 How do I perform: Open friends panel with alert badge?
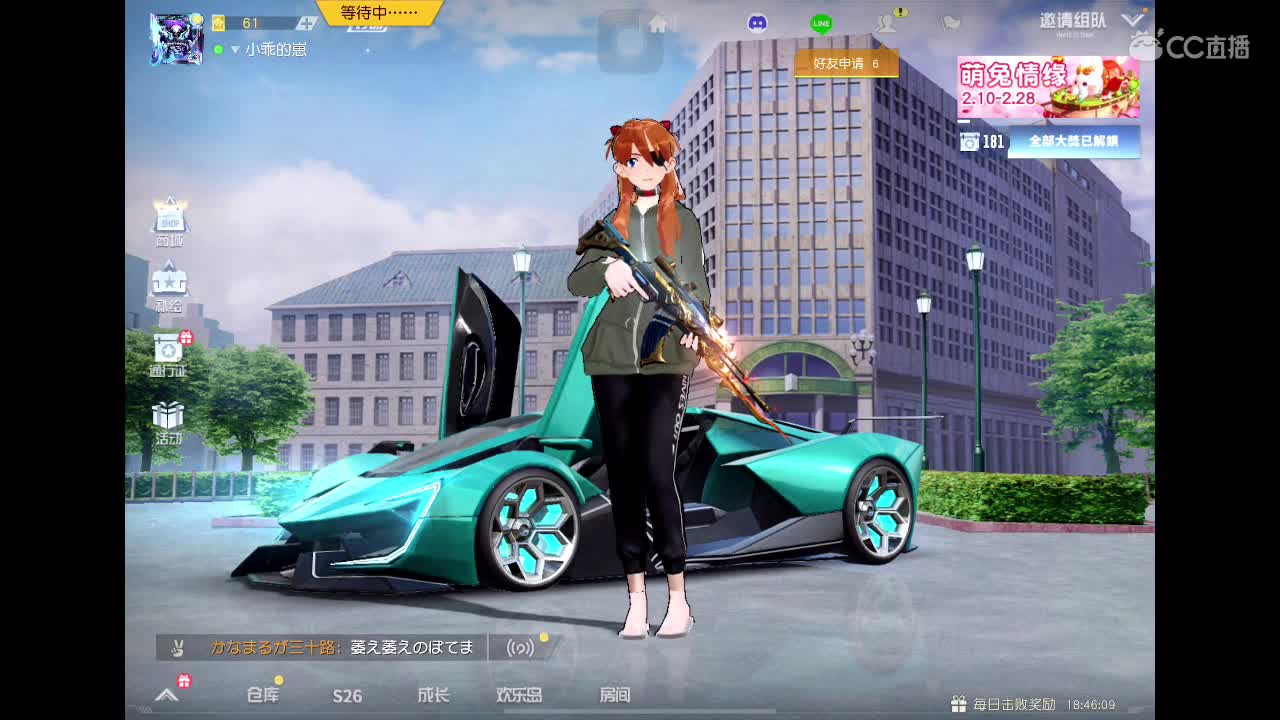tap(885, 22)
